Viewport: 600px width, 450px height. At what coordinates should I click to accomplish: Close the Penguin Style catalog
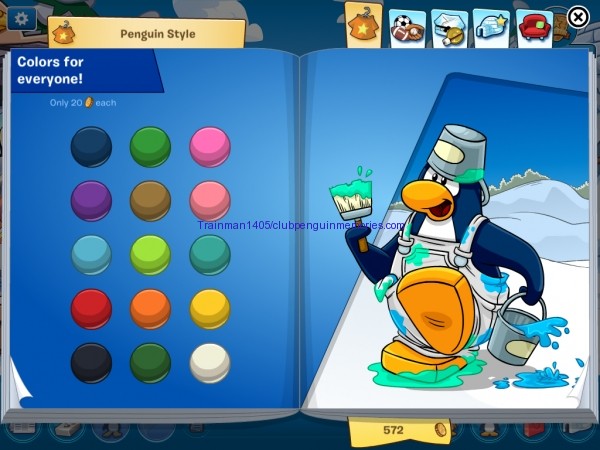pyautogui.click(x=578, y=17)
